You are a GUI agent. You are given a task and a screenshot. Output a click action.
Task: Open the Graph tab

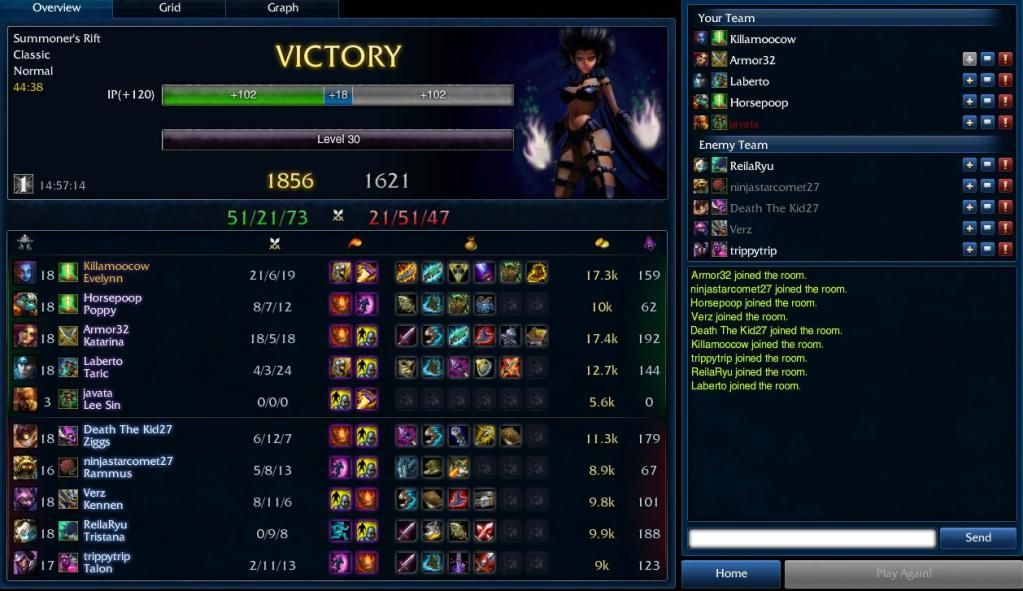(x=283, y=8)
